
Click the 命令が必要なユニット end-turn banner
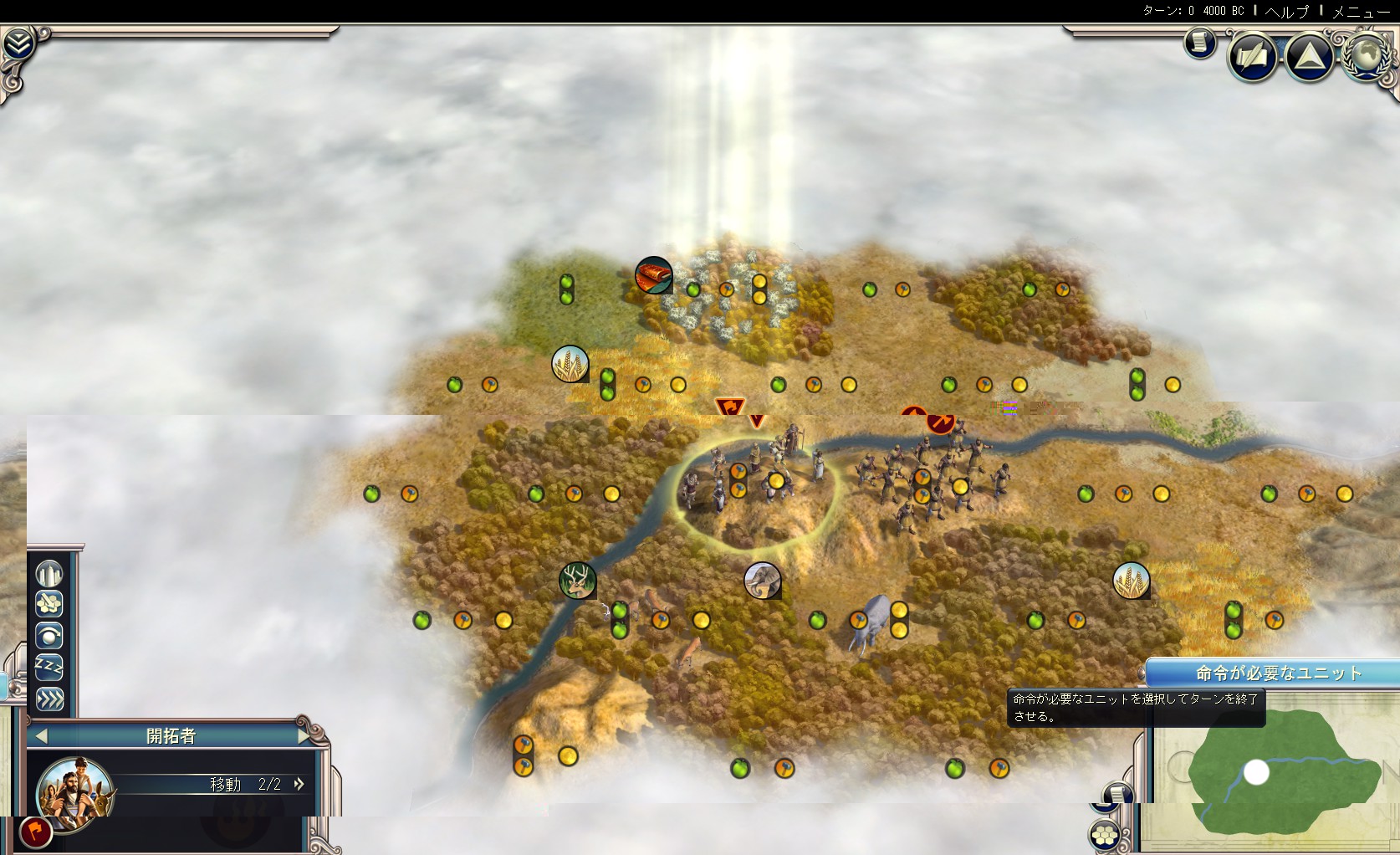click(x=1278, y=673)
